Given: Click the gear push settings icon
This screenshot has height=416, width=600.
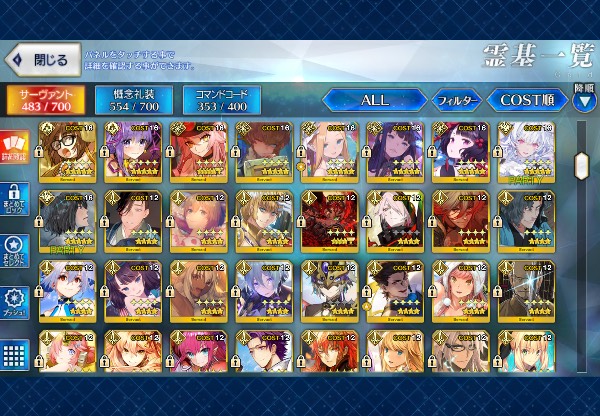Looking at the screenshot, I should 14,300.
